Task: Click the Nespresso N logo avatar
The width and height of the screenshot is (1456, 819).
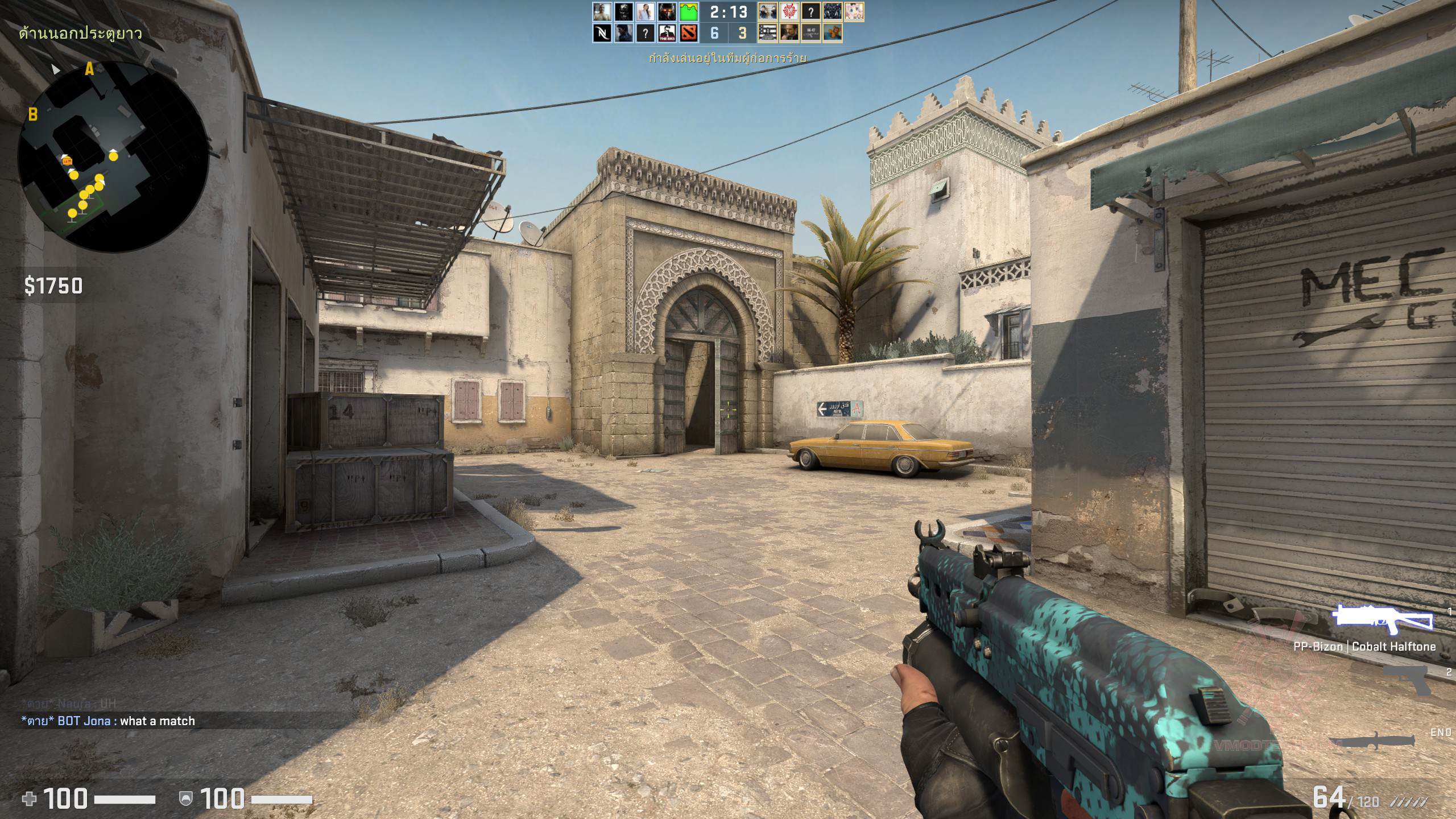Action: pyautogui.click(x=602, y=33)
